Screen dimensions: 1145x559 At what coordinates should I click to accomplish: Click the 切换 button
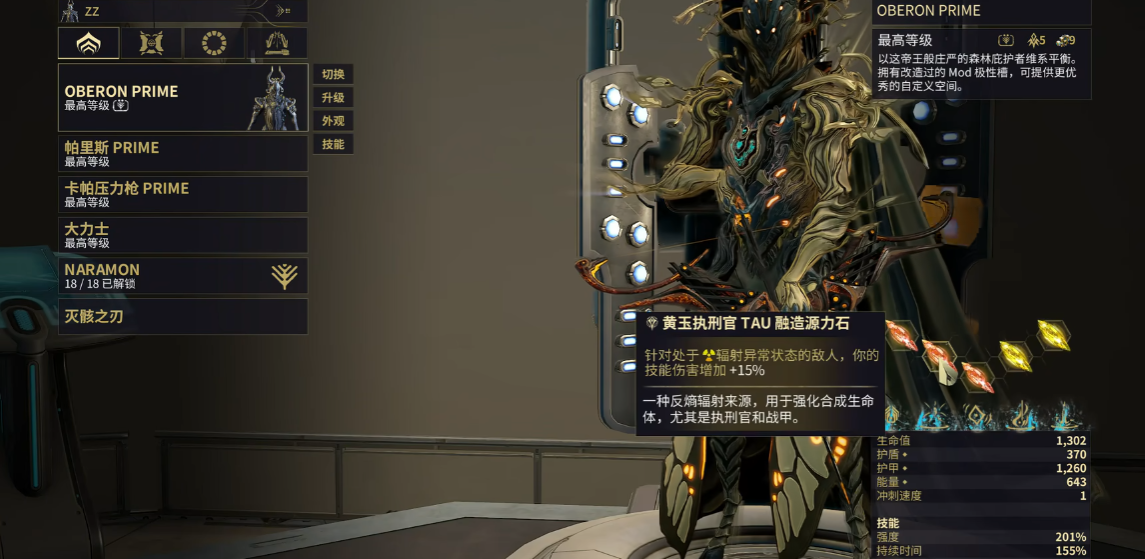(333, 75)
